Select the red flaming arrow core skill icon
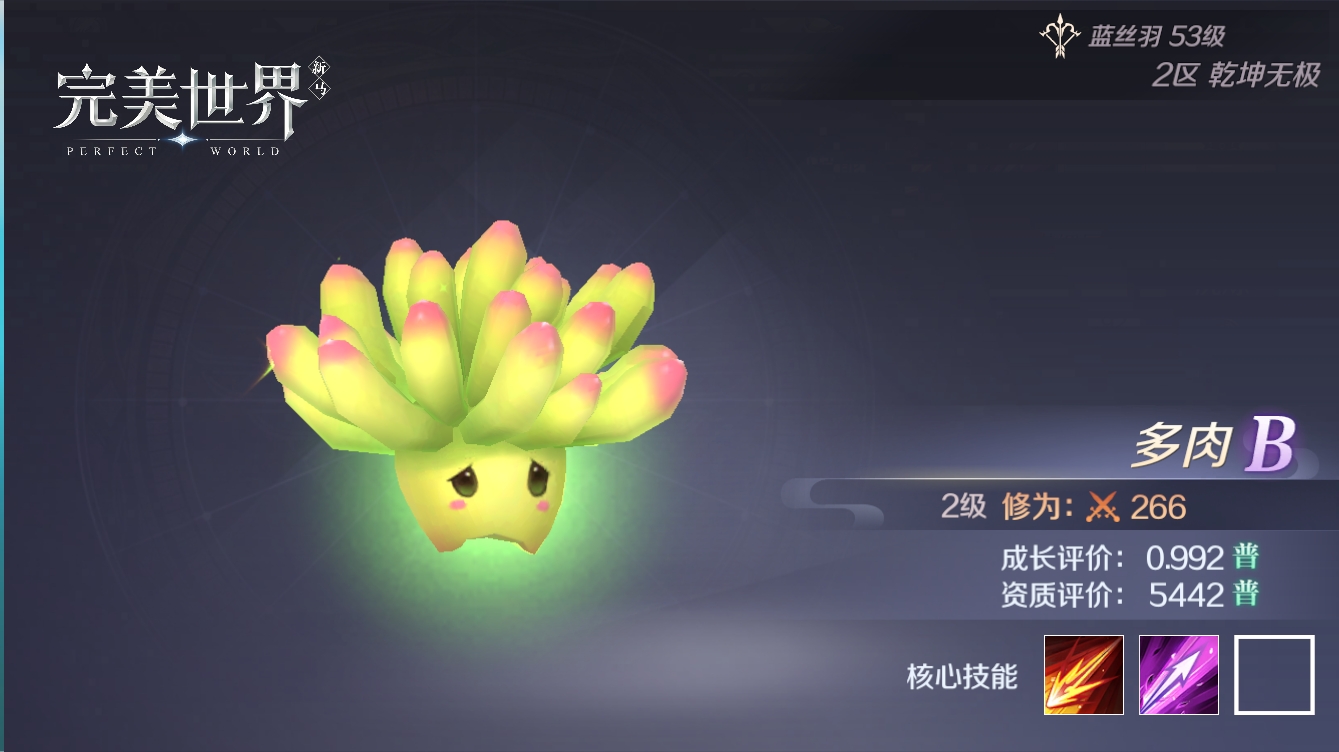 point(1083,675)
